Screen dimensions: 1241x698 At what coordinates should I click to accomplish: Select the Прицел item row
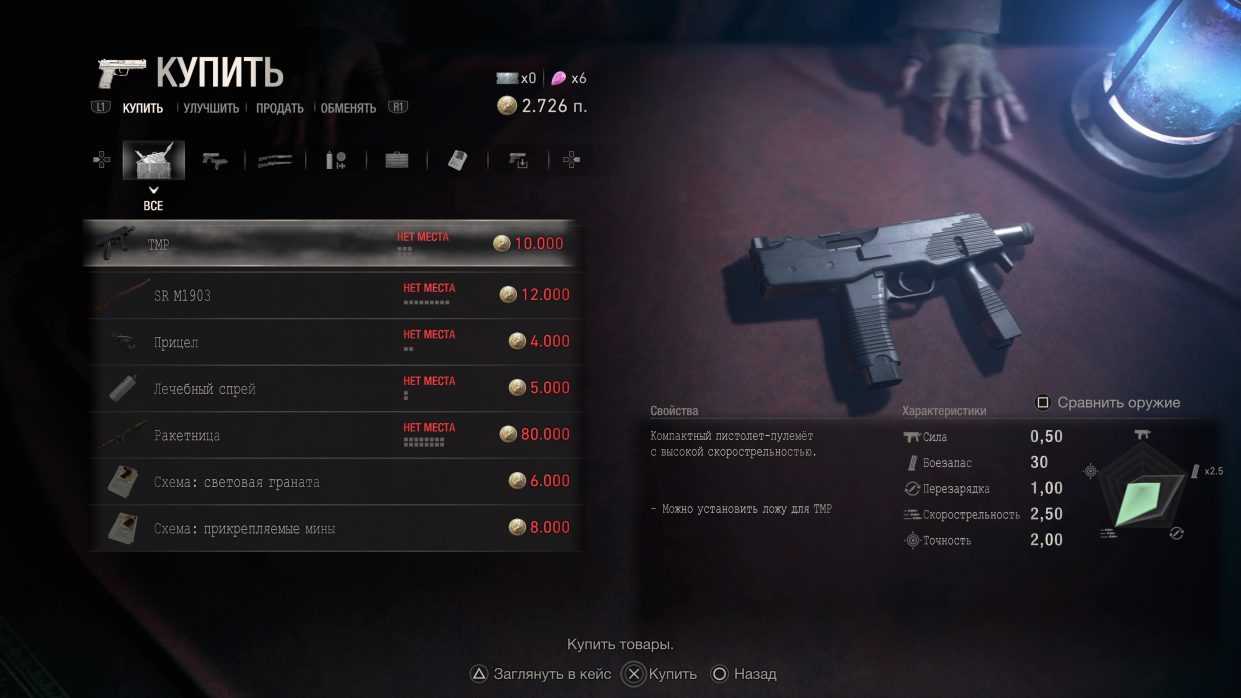330,342
